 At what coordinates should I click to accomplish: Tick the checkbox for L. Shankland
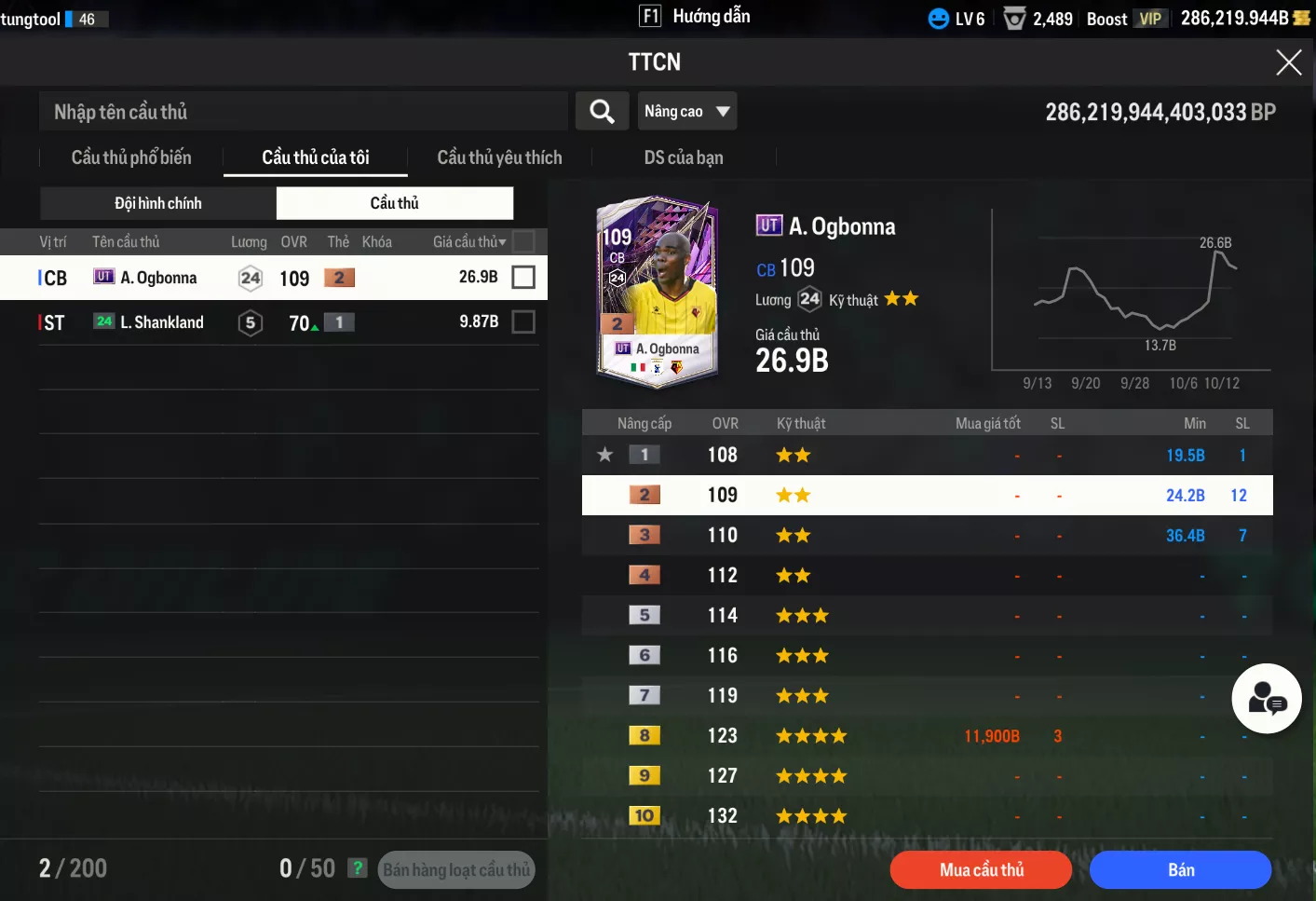pyautogui.click(x=523, y=321)
